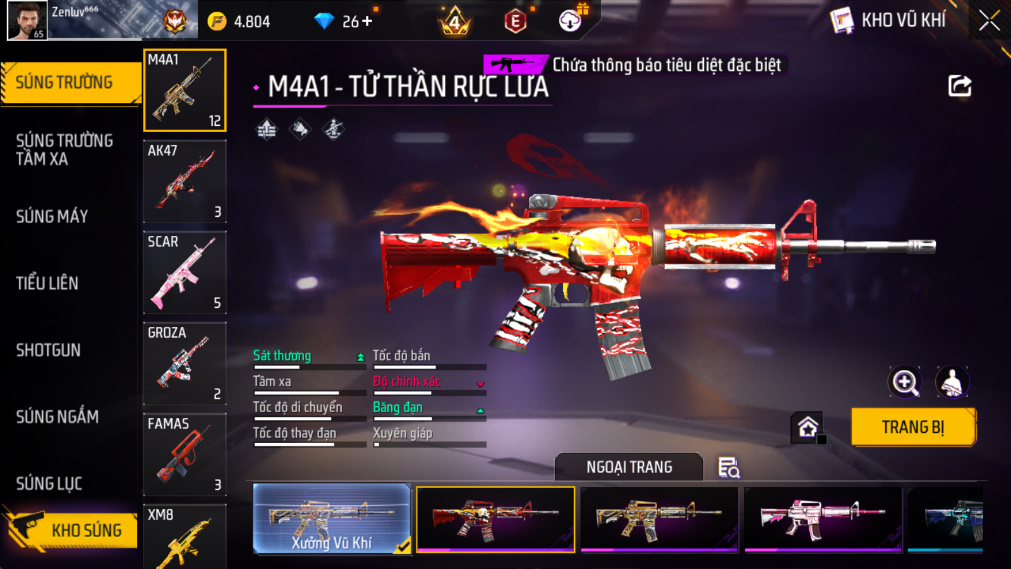The image size is (1011, 569).
Task: Switch to the SÚNG TRƯỜNG TẦM XA category
Action: click(x=64, y=149)
